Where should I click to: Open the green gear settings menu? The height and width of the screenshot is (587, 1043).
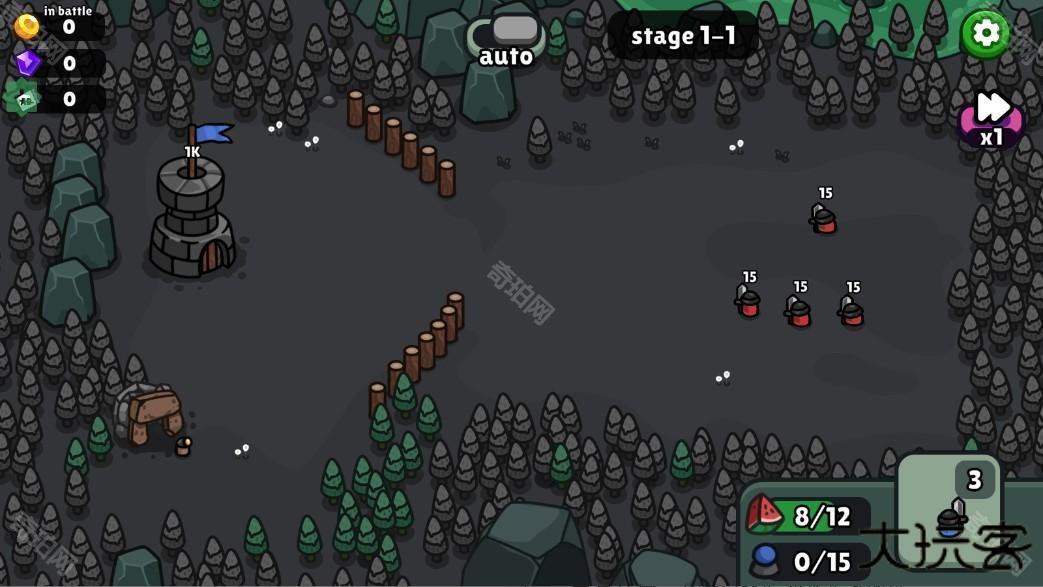[985, 33]
